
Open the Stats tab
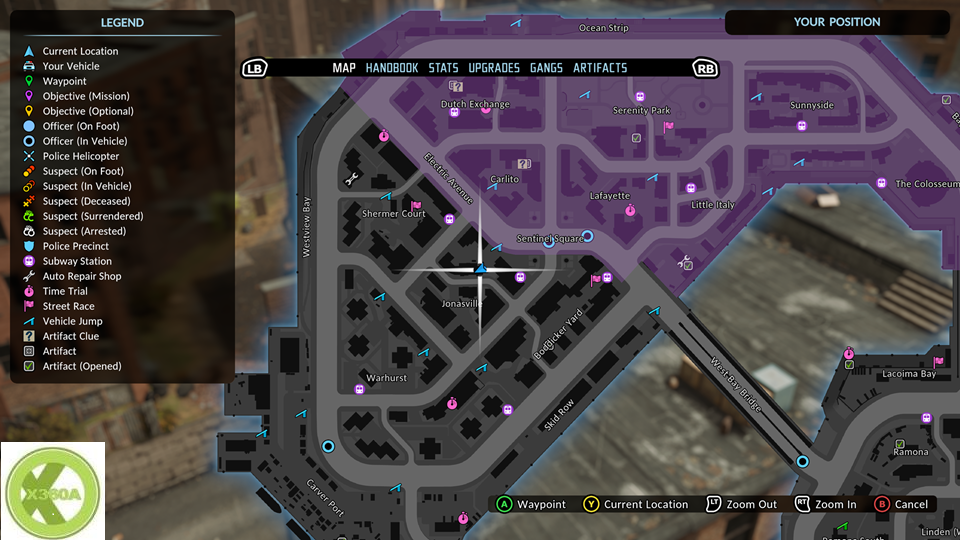443,68
